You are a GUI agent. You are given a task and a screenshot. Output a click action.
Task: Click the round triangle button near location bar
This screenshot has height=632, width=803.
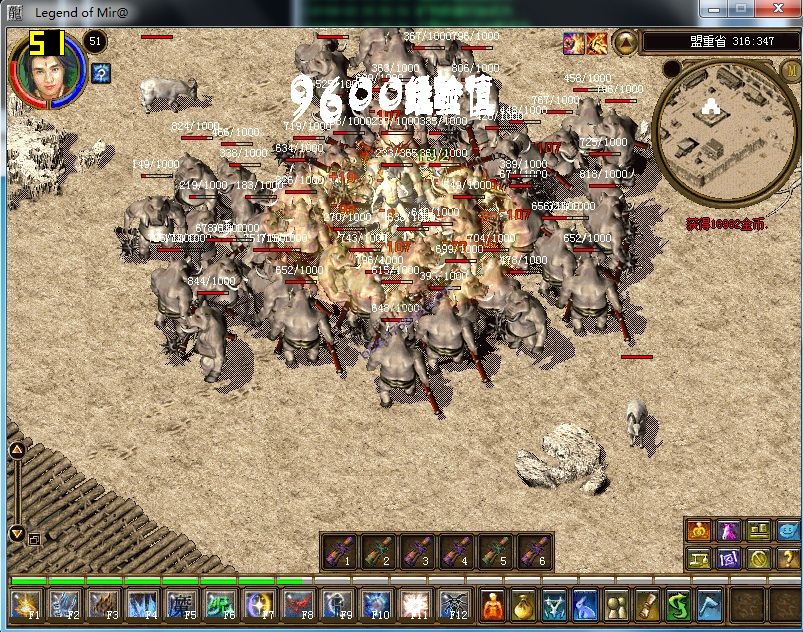coord(625,42)
